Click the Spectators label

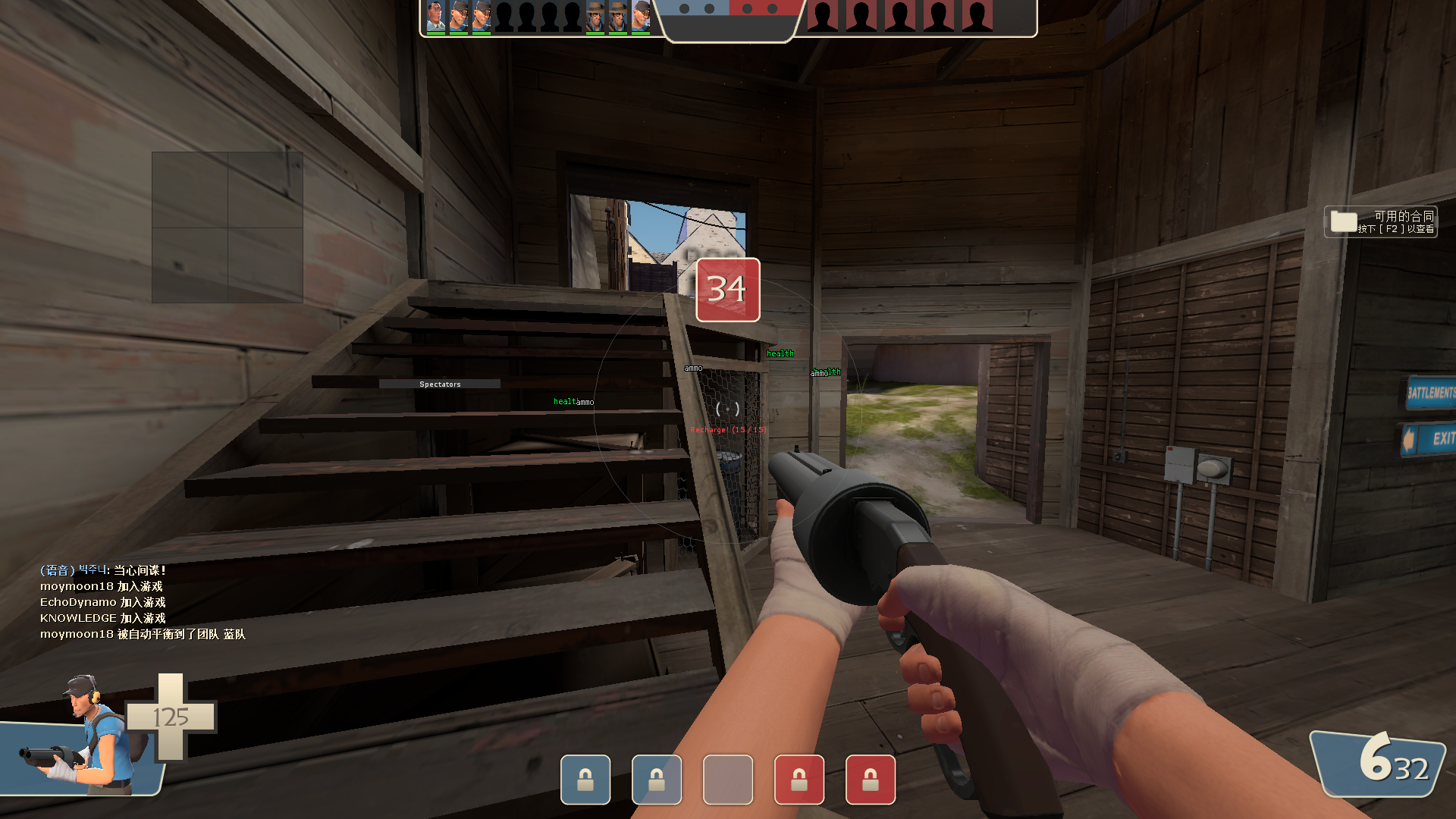click(440, 384)
